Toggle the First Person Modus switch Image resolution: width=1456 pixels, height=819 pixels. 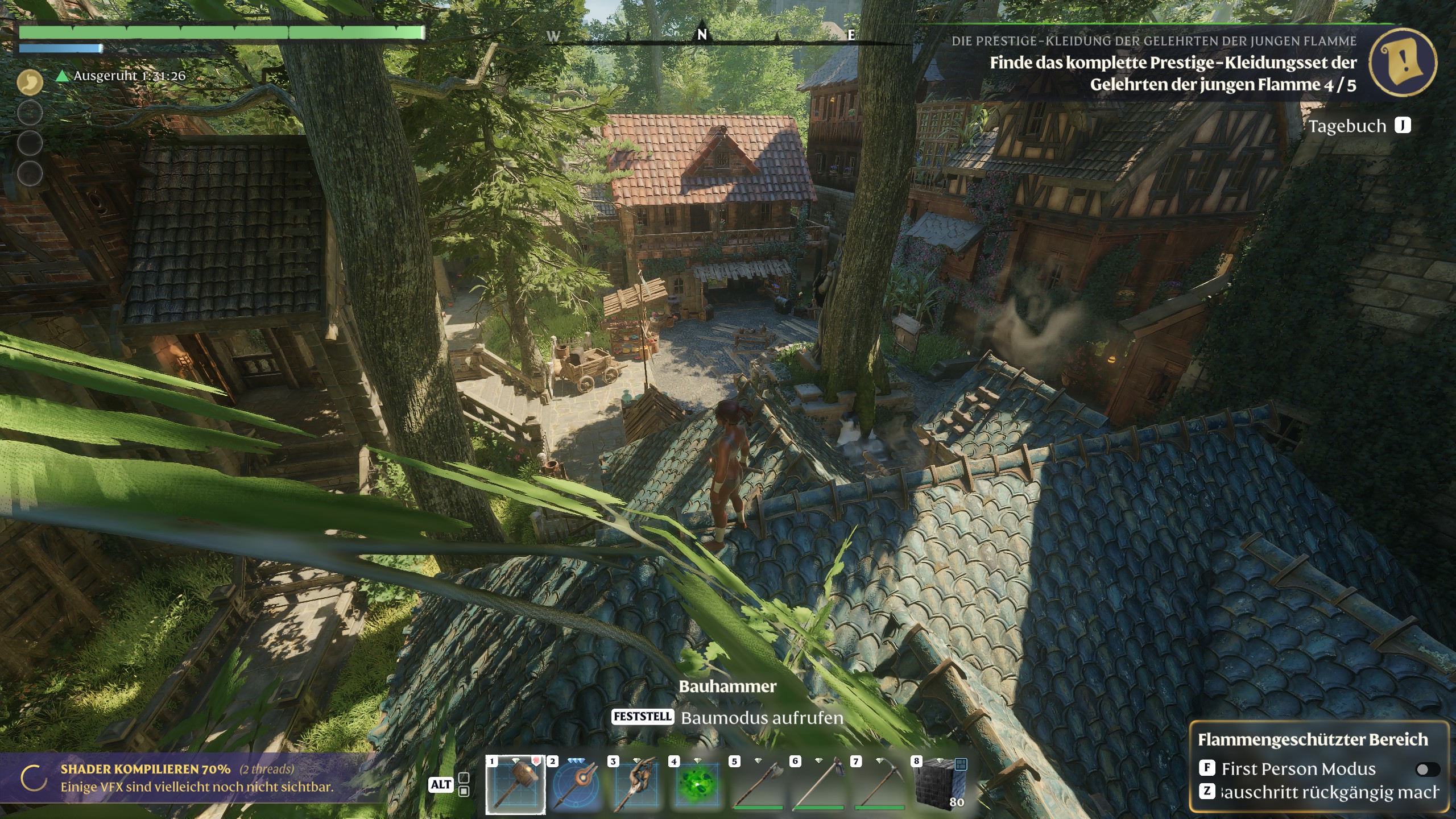tap(1426, 770)
